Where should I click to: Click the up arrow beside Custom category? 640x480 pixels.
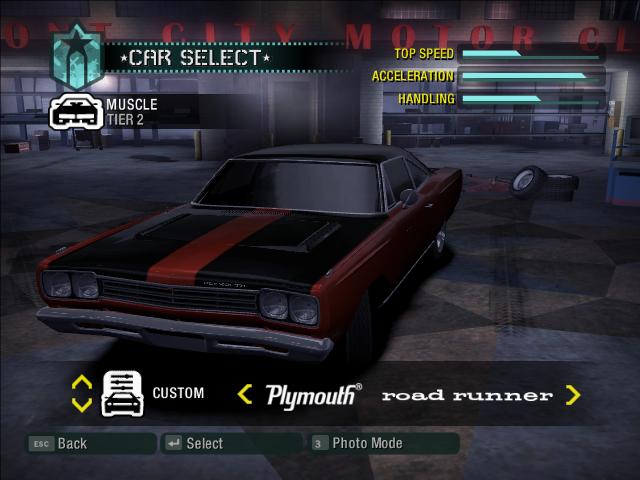click(82, 382)
